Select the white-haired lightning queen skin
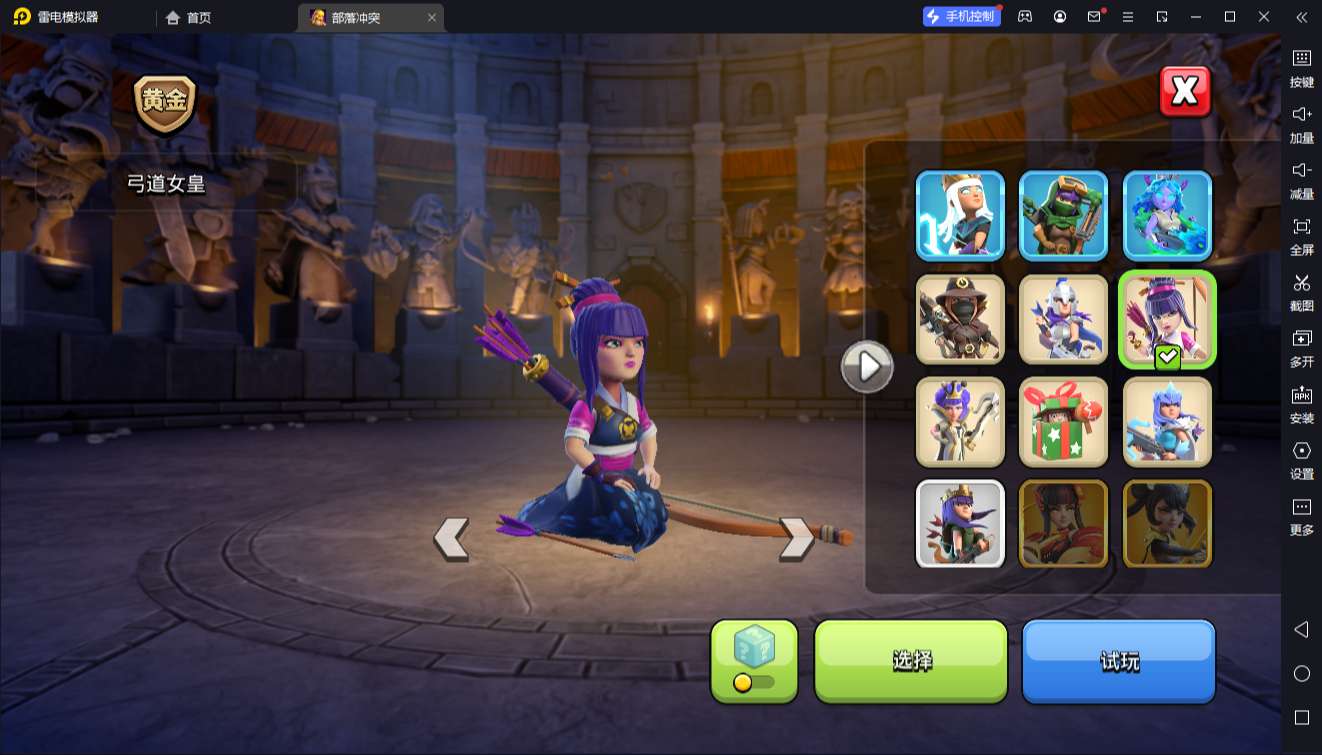The height and width of the screenshot is (755, 1322). click(960, 215)
